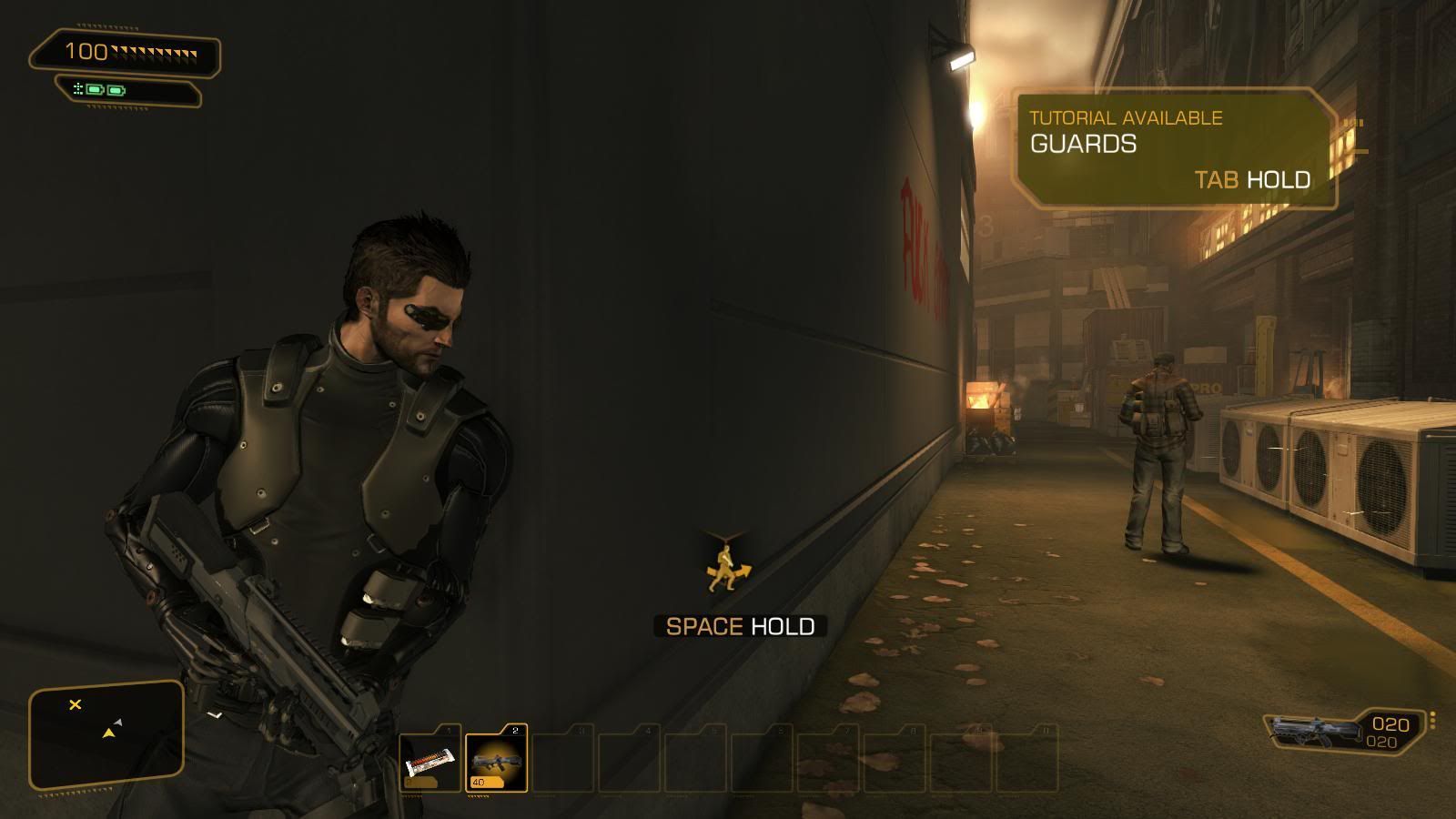The height and width of the screenshot is (819, 1456).
Task: Activate the SPACE HOLD cover prompt
Action: tap(740, 626)
